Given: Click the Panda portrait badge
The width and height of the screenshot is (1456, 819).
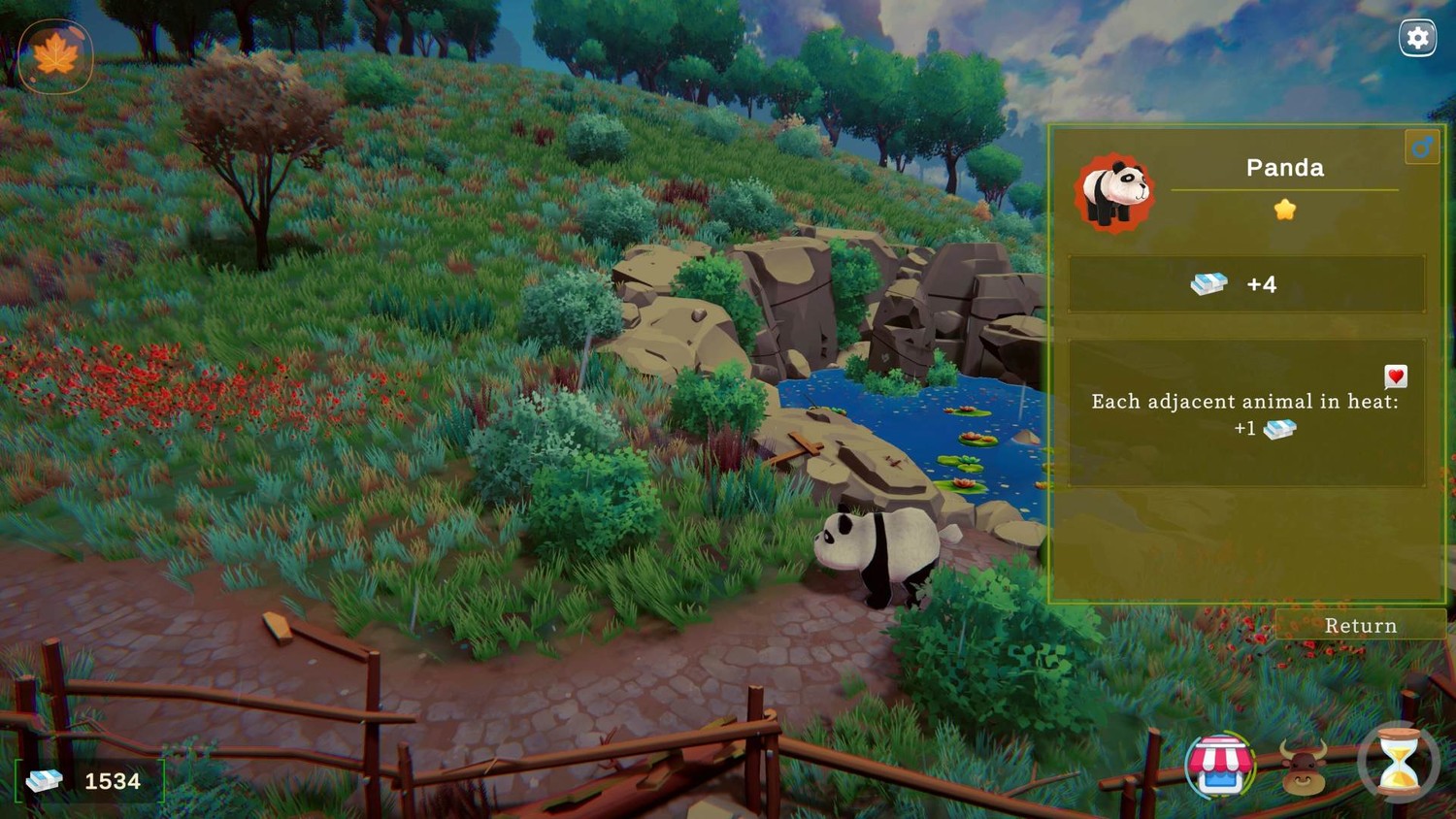Looking at the screenshot, I should 1113,193.
